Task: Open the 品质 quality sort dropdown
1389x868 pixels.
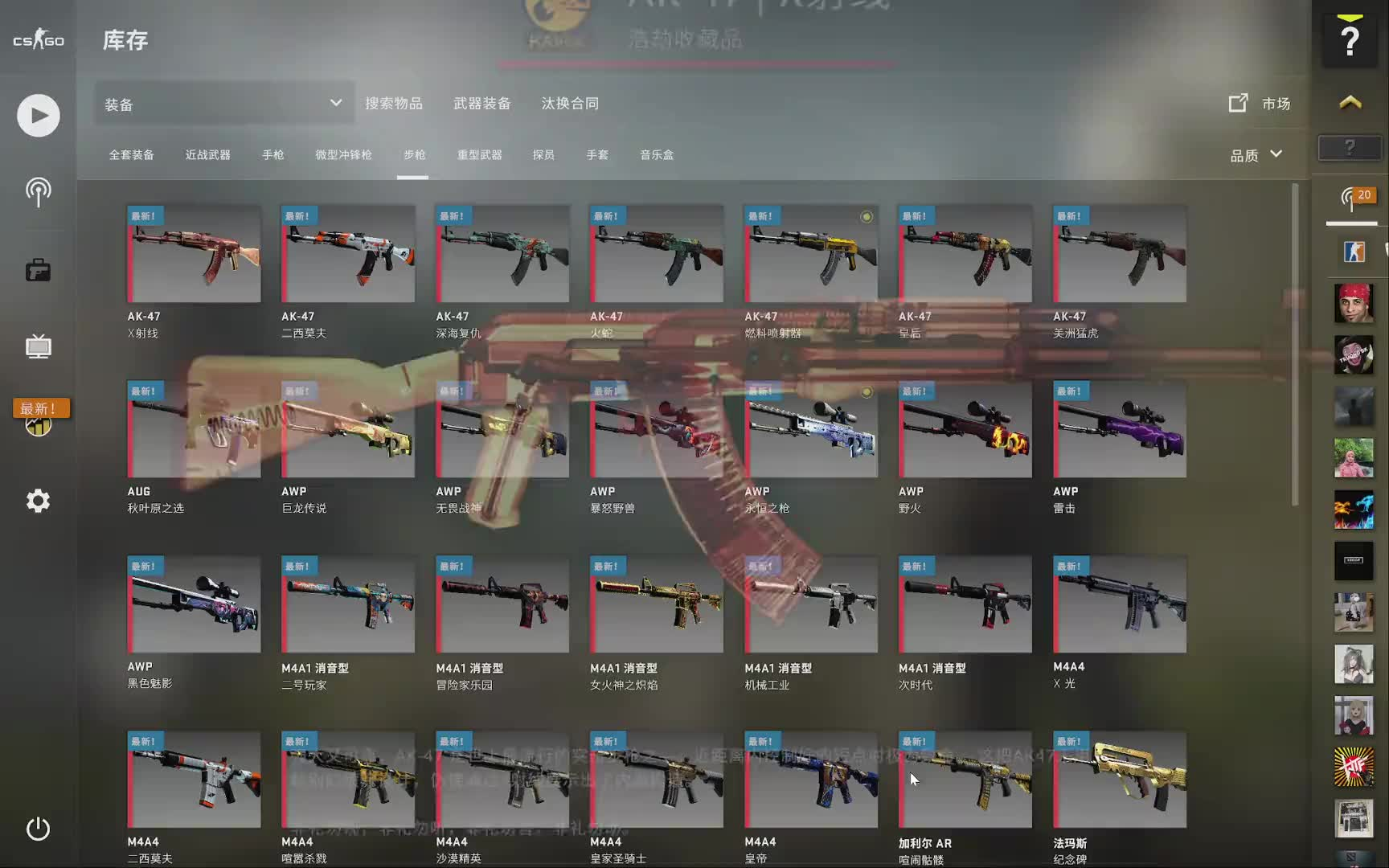Action: [1255, 155]
